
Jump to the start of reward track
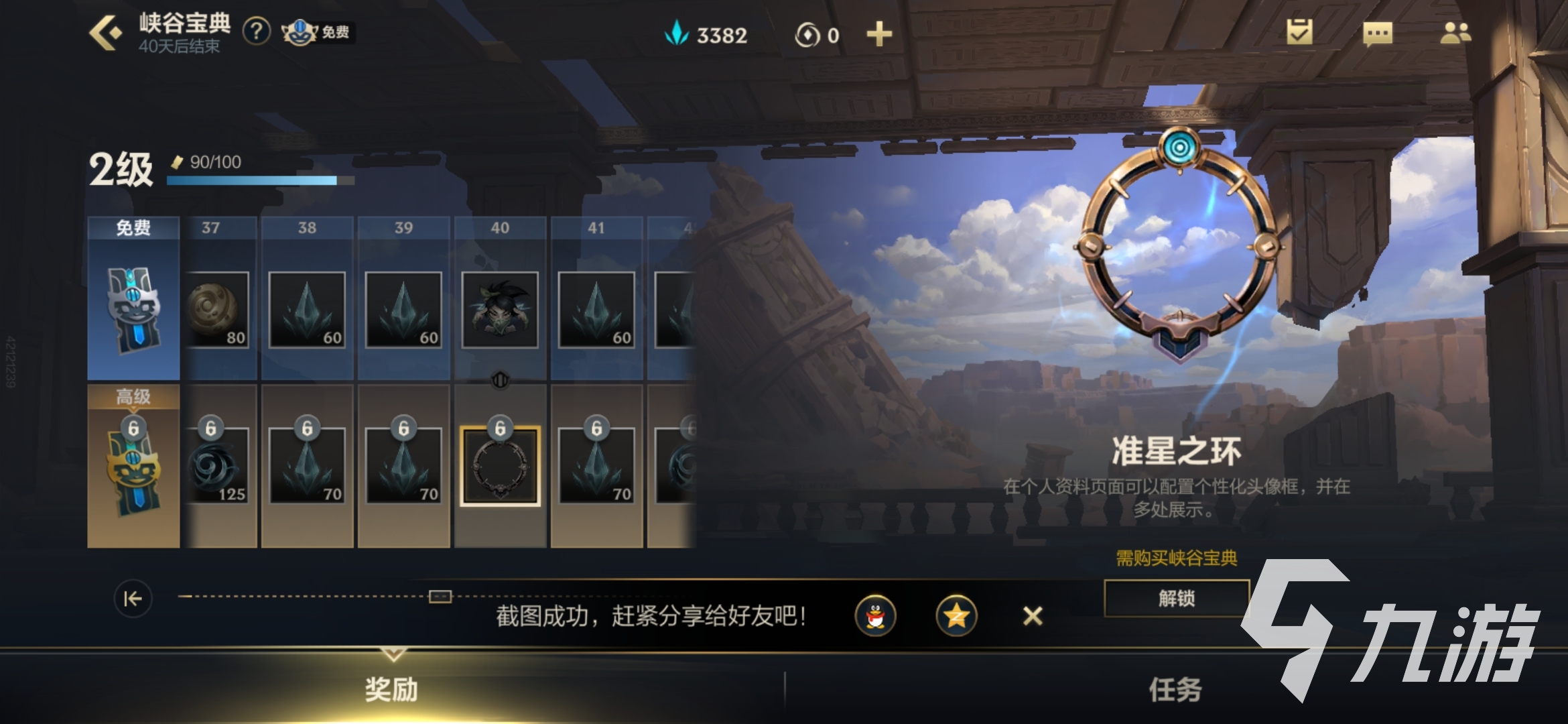133,598
